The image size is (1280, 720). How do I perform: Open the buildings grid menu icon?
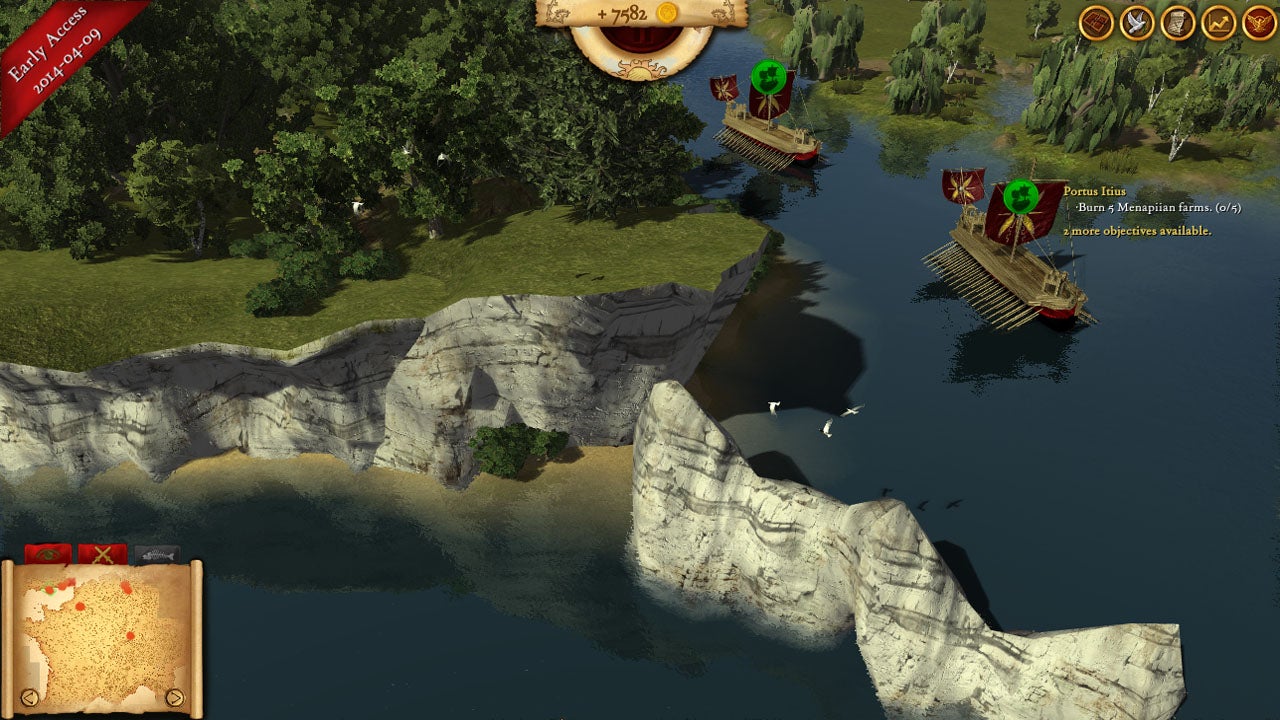coord(1096,23)
